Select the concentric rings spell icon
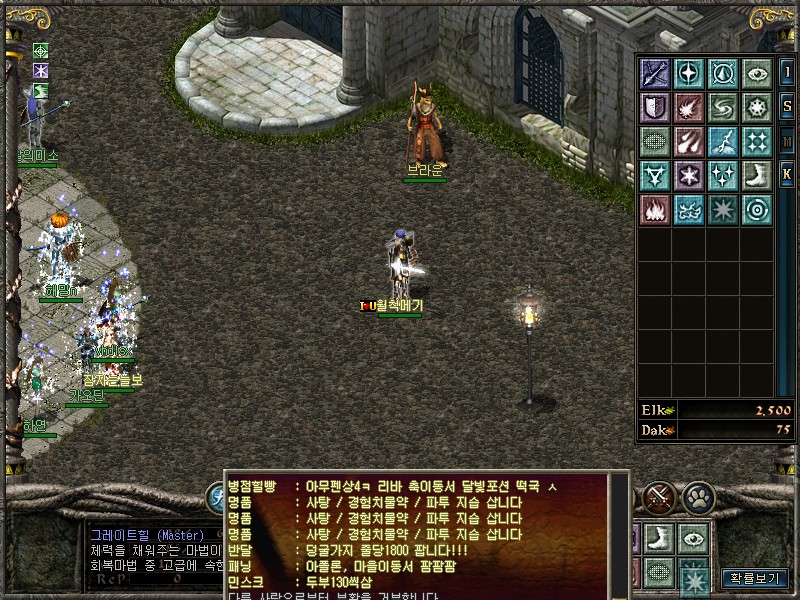 (757, 209)
